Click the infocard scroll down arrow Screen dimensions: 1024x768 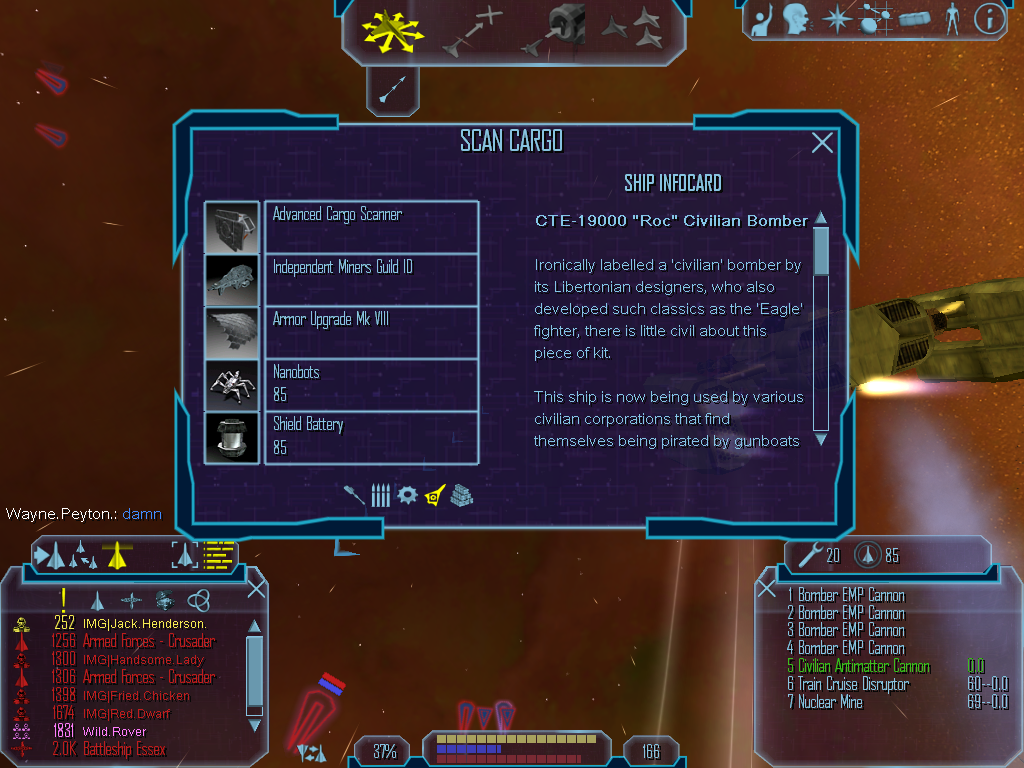point(821,438)
